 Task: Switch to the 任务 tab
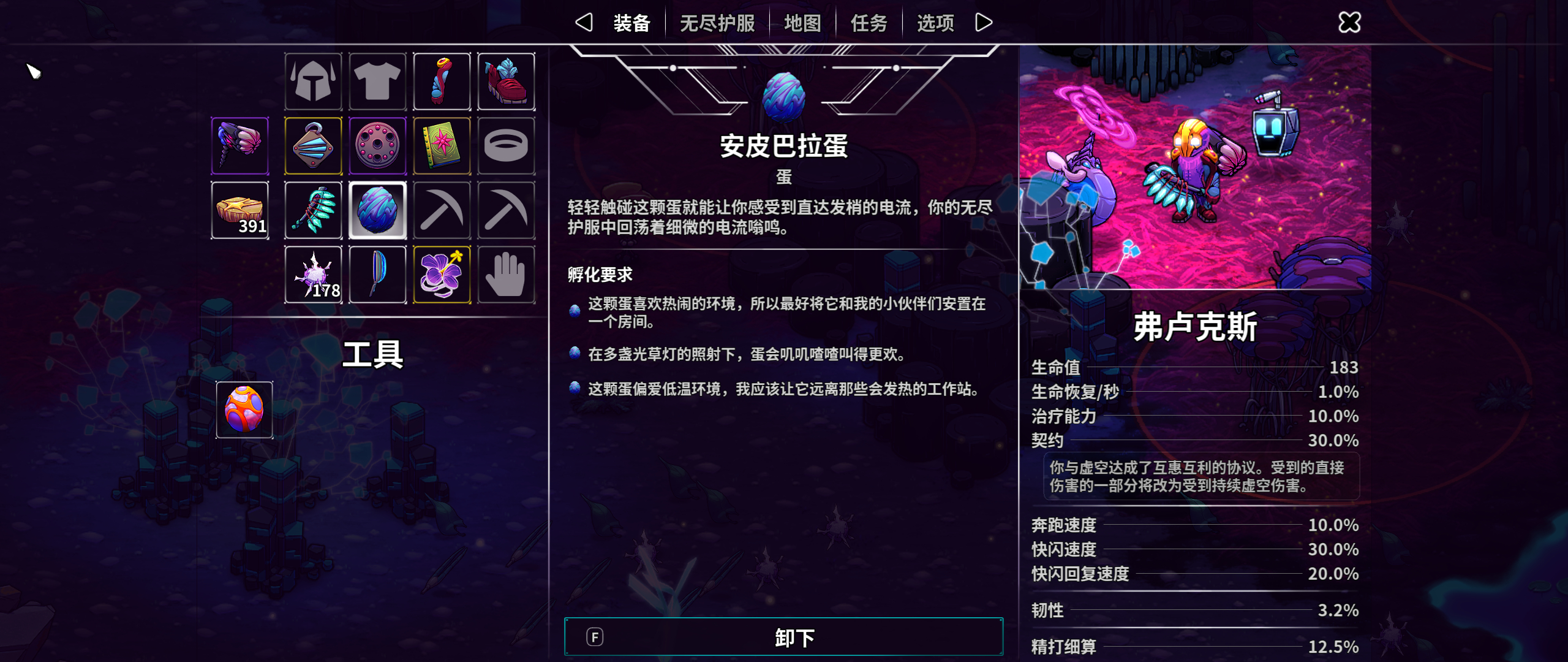[x=868, y=22]
